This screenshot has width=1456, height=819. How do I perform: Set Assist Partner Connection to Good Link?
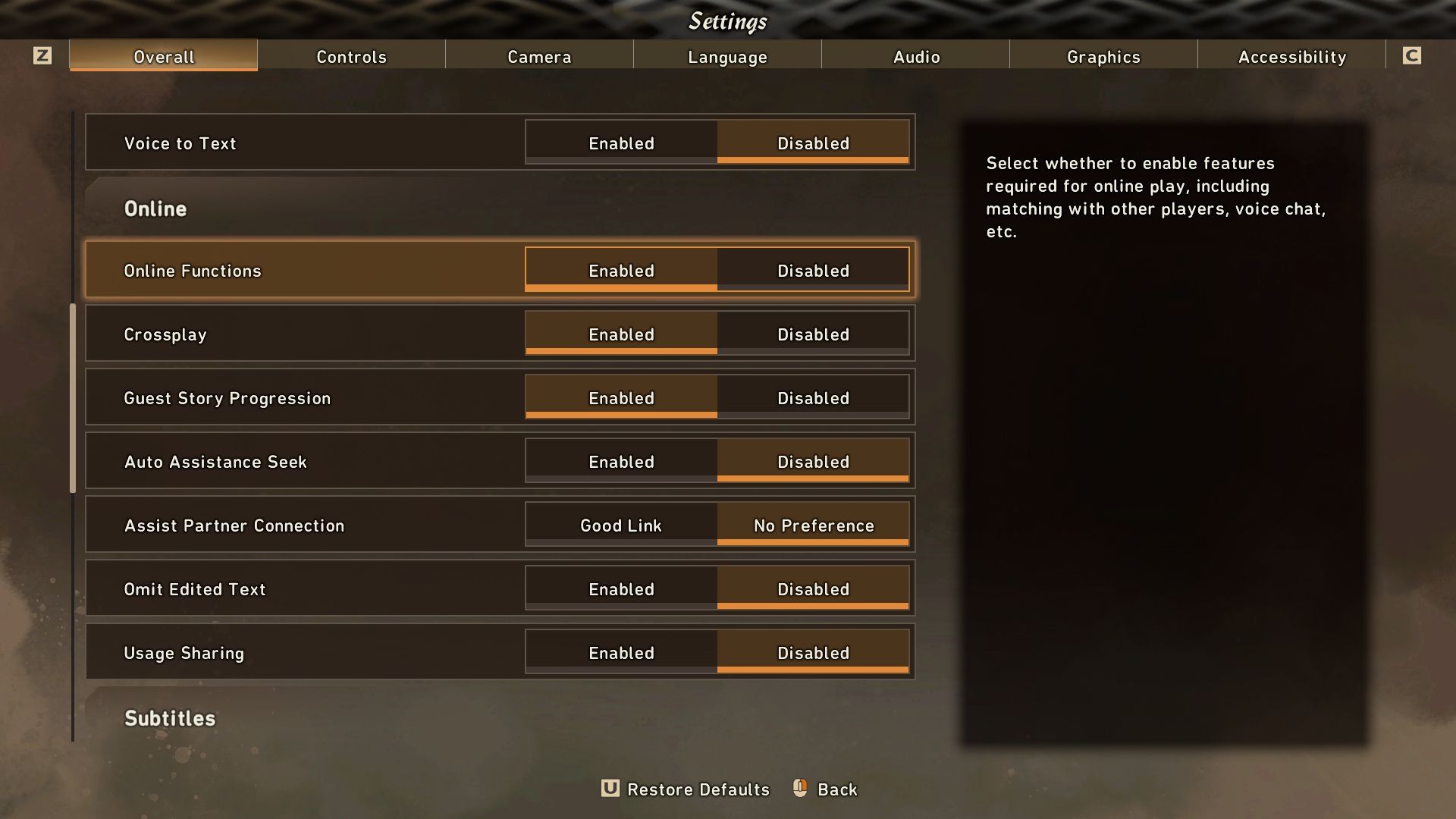(x=621, y=525)
